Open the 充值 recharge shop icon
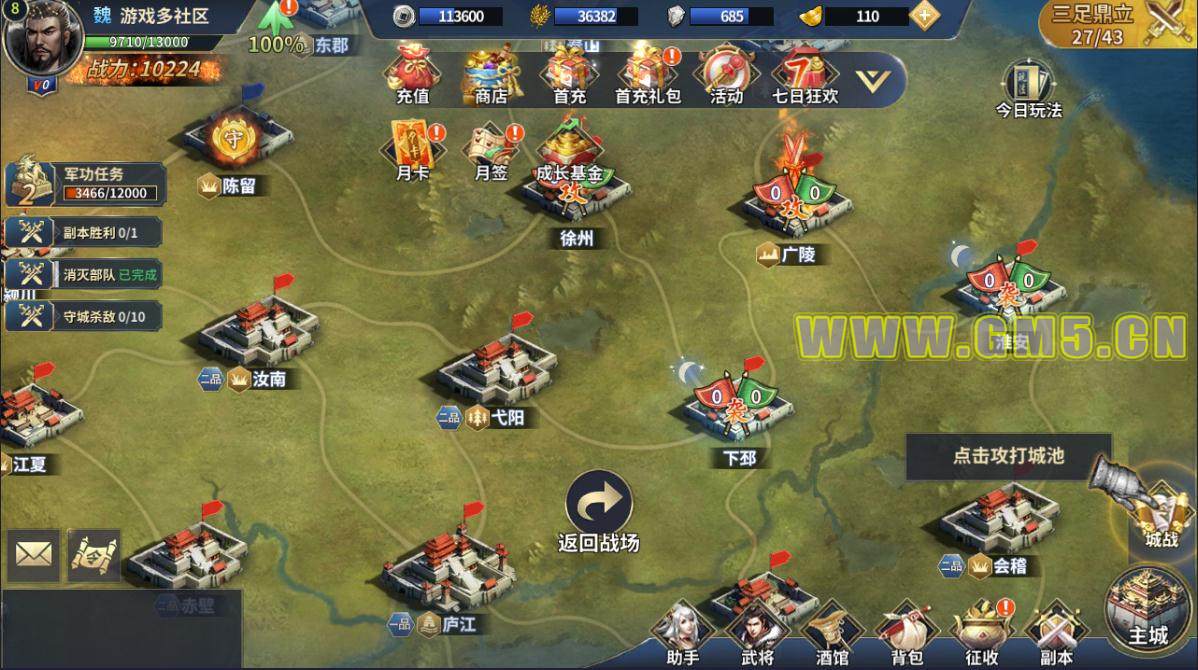This screenshot has height=670, width=1198. coord(412,74)
